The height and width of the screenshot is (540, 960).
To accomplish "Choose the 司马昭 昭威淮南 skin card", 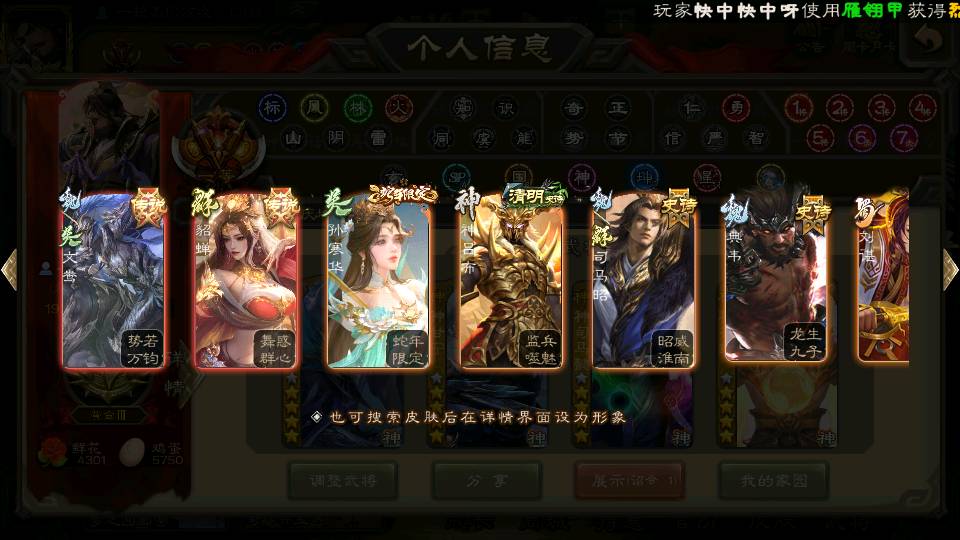I will [644, 280].
